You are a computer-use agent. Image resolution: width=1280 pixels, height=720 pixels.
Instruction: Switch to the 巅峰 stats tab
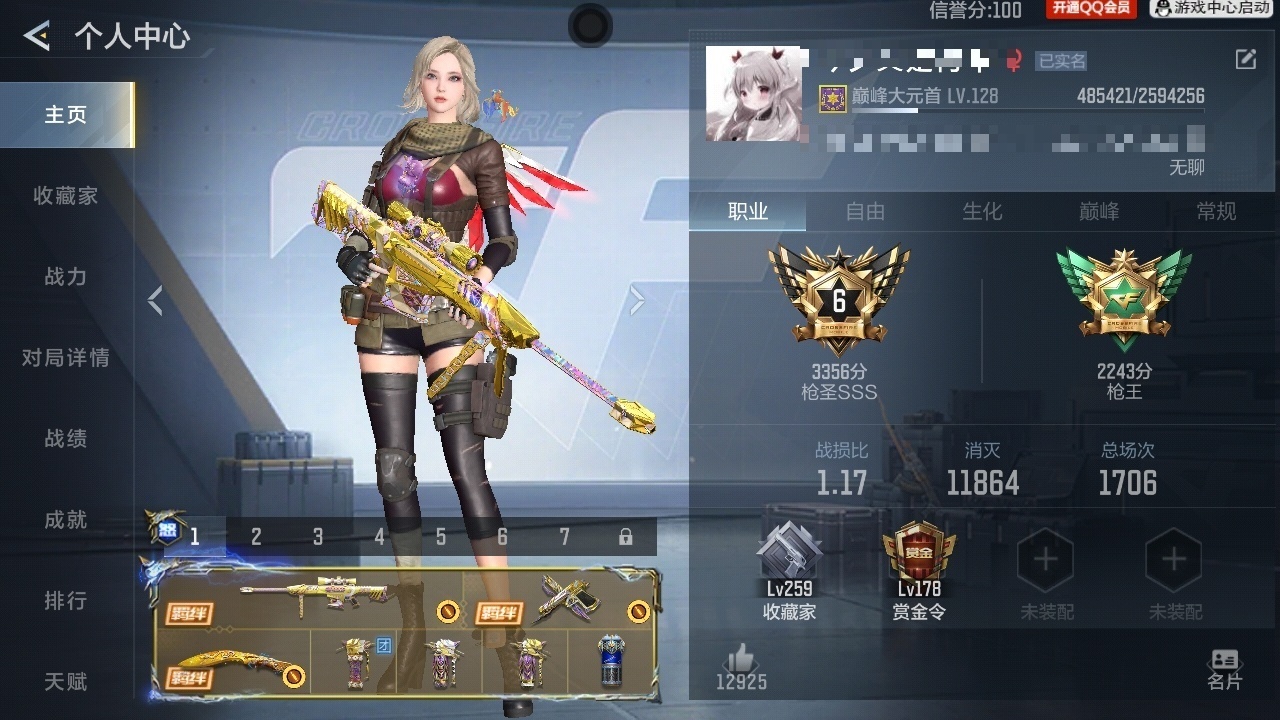(1099, 211)
